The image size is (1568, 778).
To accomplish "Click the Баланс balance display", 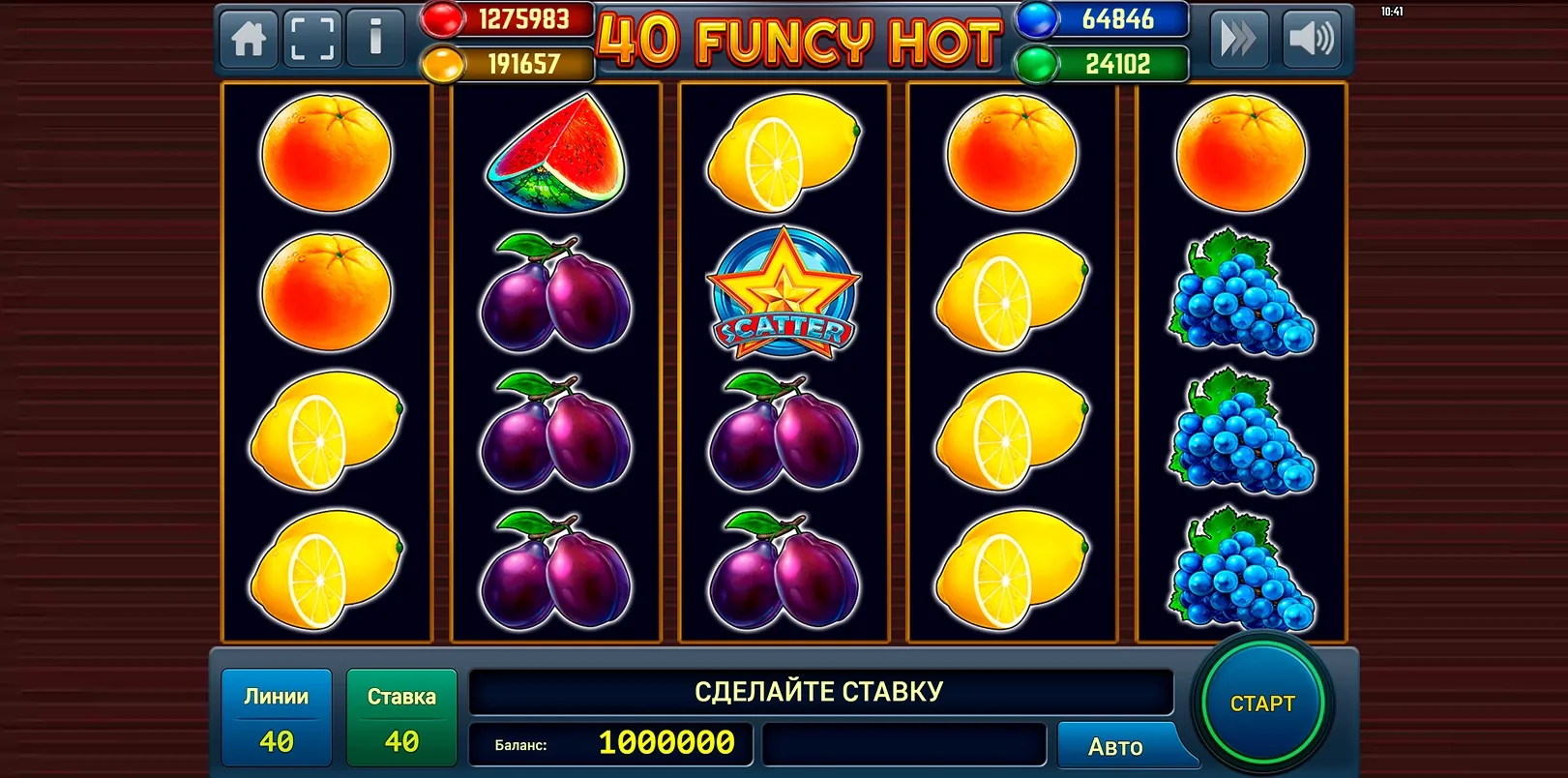I will coord(612,745).
